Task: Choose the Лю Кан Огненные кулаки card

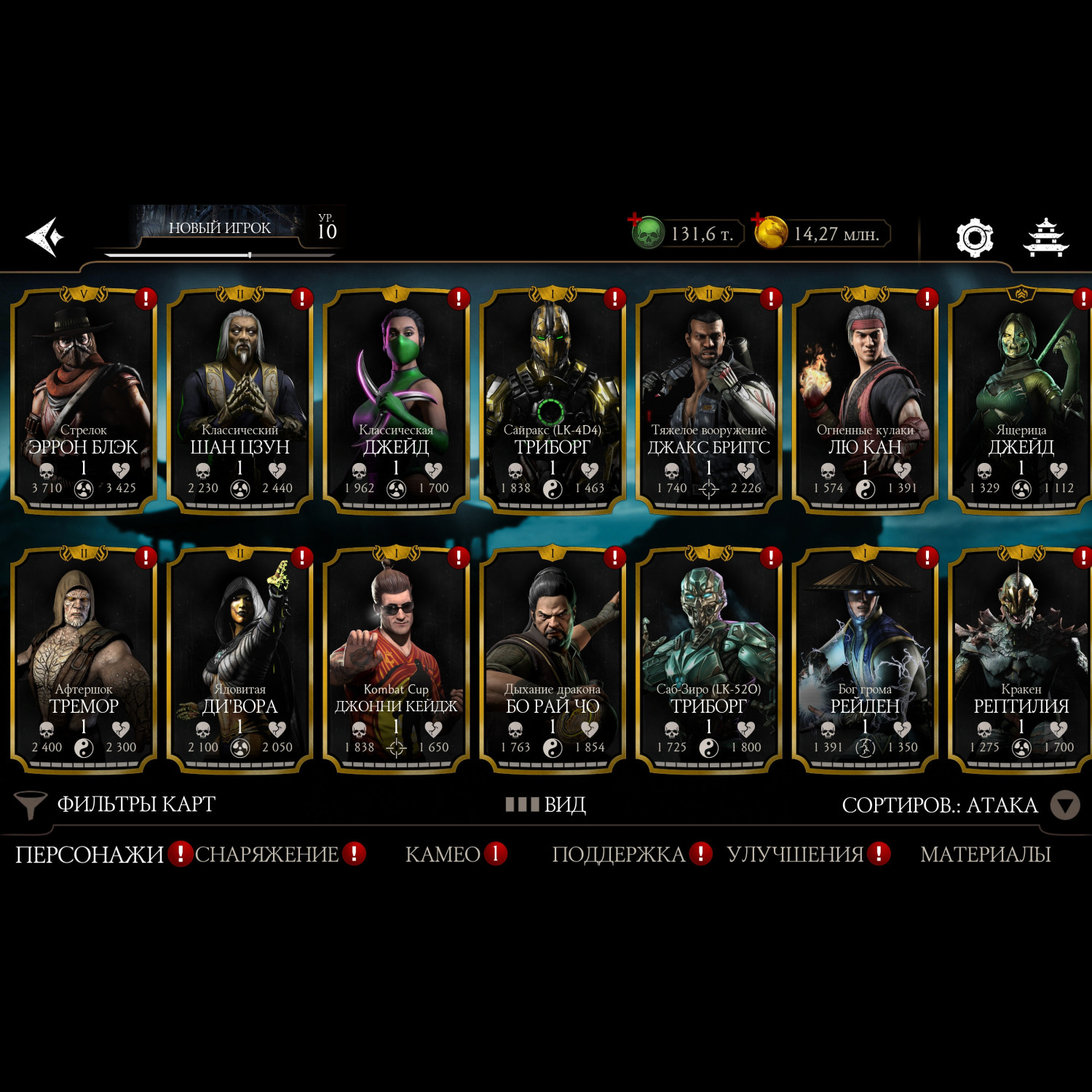Action: [865, 400]
